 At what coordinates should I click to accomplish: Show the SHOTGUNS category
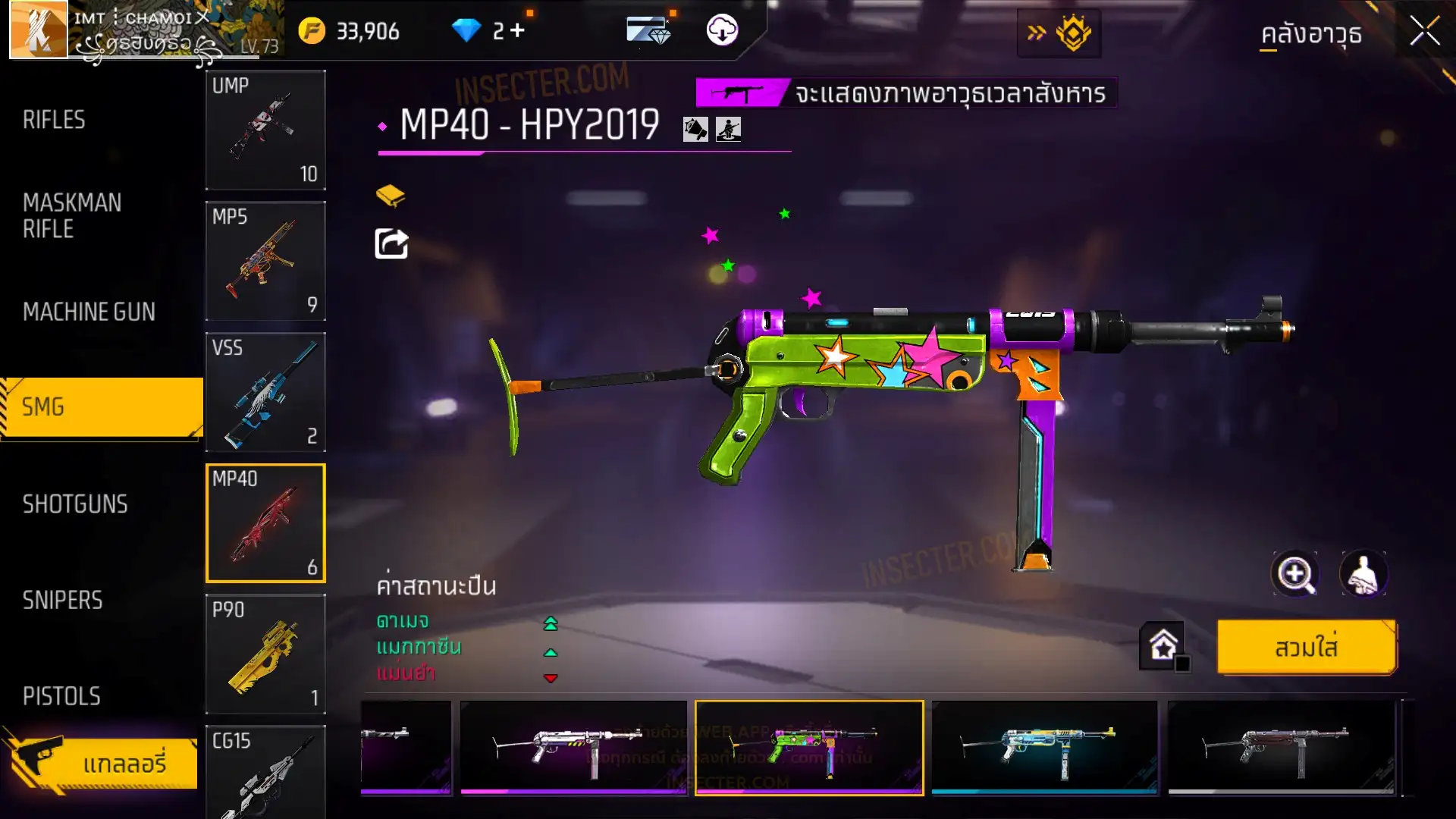tap(75, 504)
